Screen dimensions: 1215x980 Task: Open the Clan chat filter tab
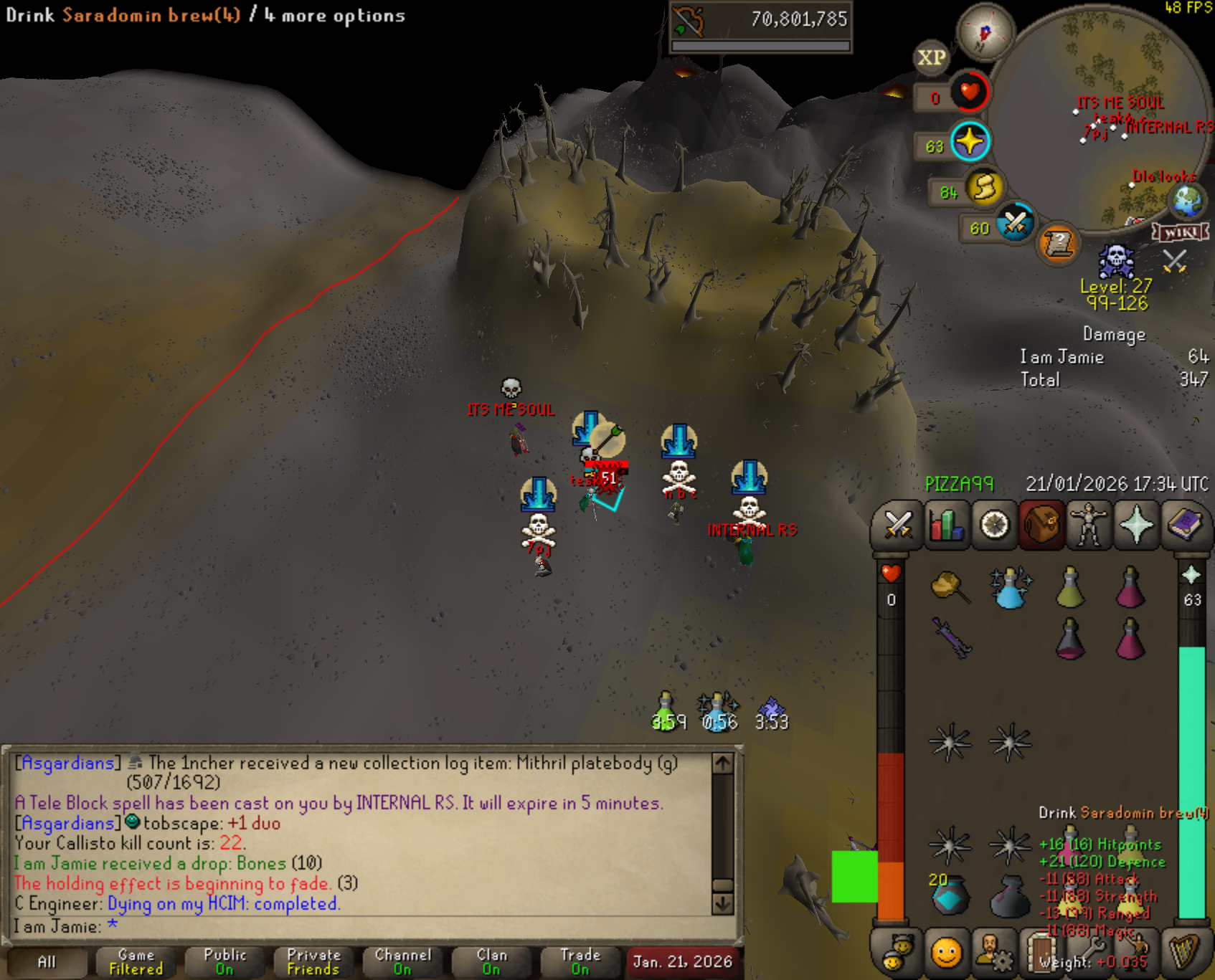tap(491, 961)
